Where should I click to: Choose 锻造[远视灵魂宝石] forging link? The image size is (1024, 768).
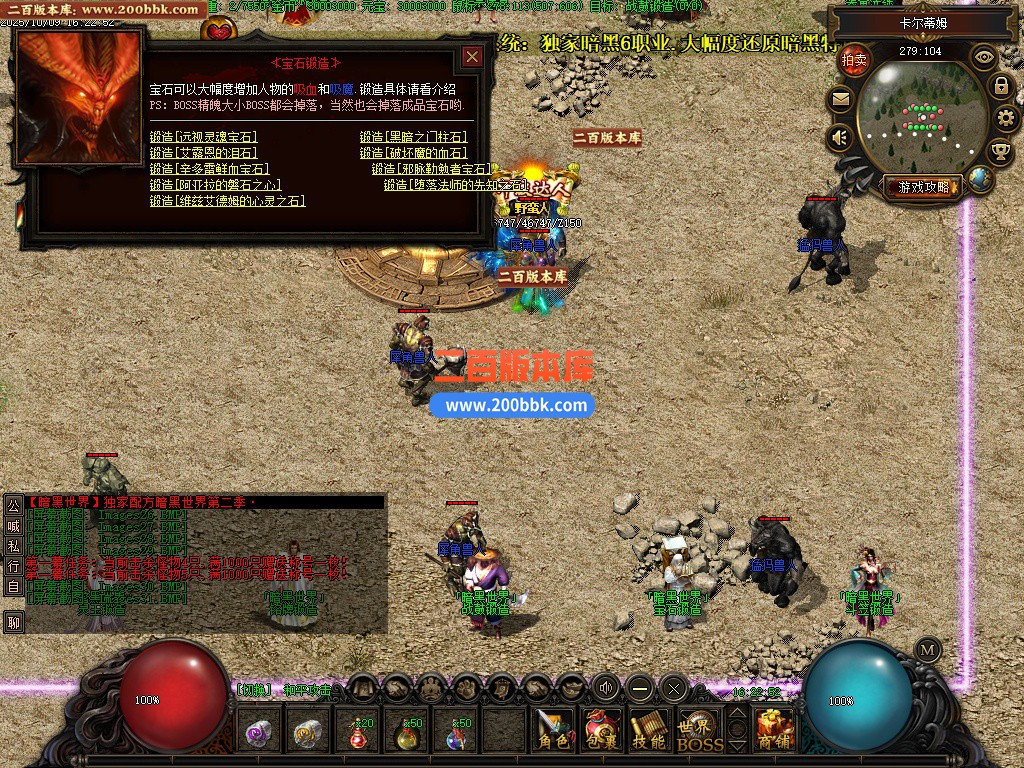coord(203,137)
